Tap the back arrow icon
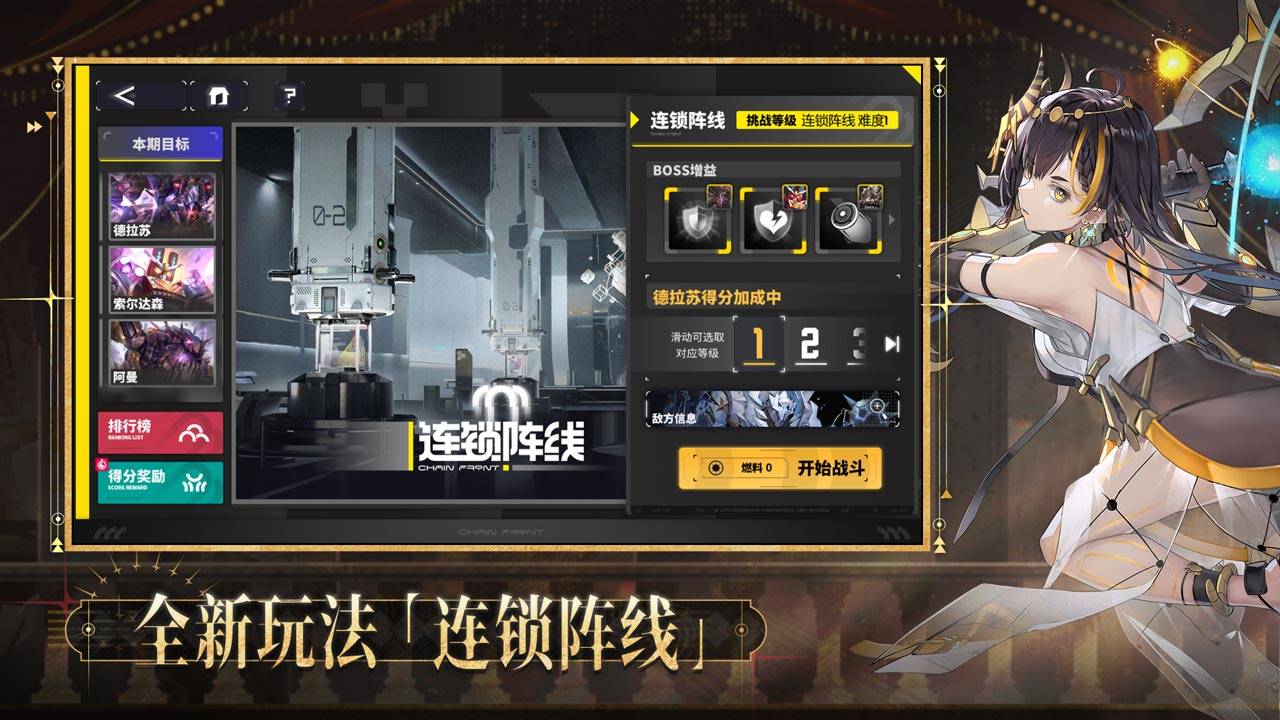Viewport: 1280px width, 720px height. [123, 93]
